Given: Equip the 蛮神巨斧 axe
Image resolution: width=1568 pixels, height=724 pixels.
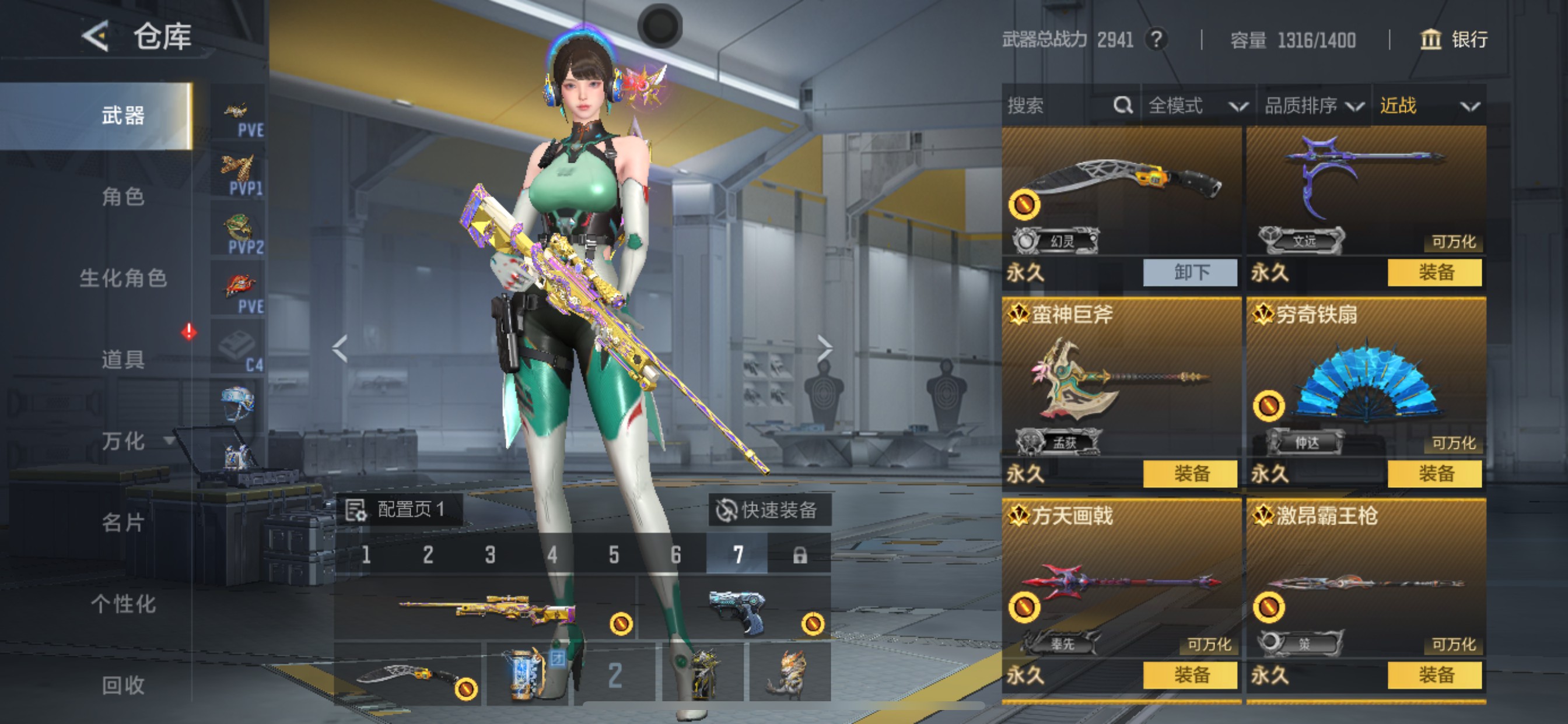Looking at the screenshot, I should [1190, 473].
